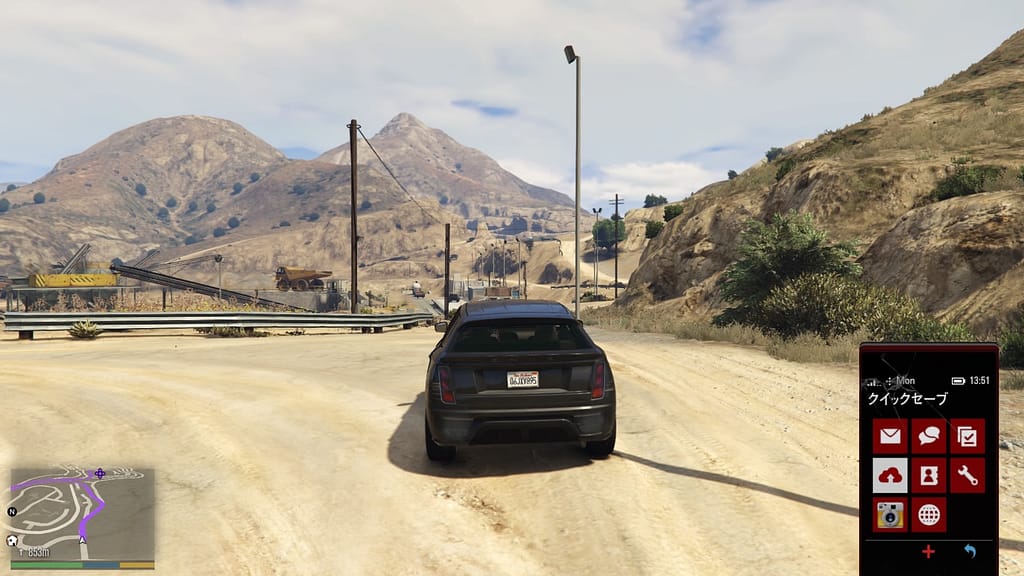Tap the red plus select button
This screenshot has width=1024, height=576.
tap(929, 551)
